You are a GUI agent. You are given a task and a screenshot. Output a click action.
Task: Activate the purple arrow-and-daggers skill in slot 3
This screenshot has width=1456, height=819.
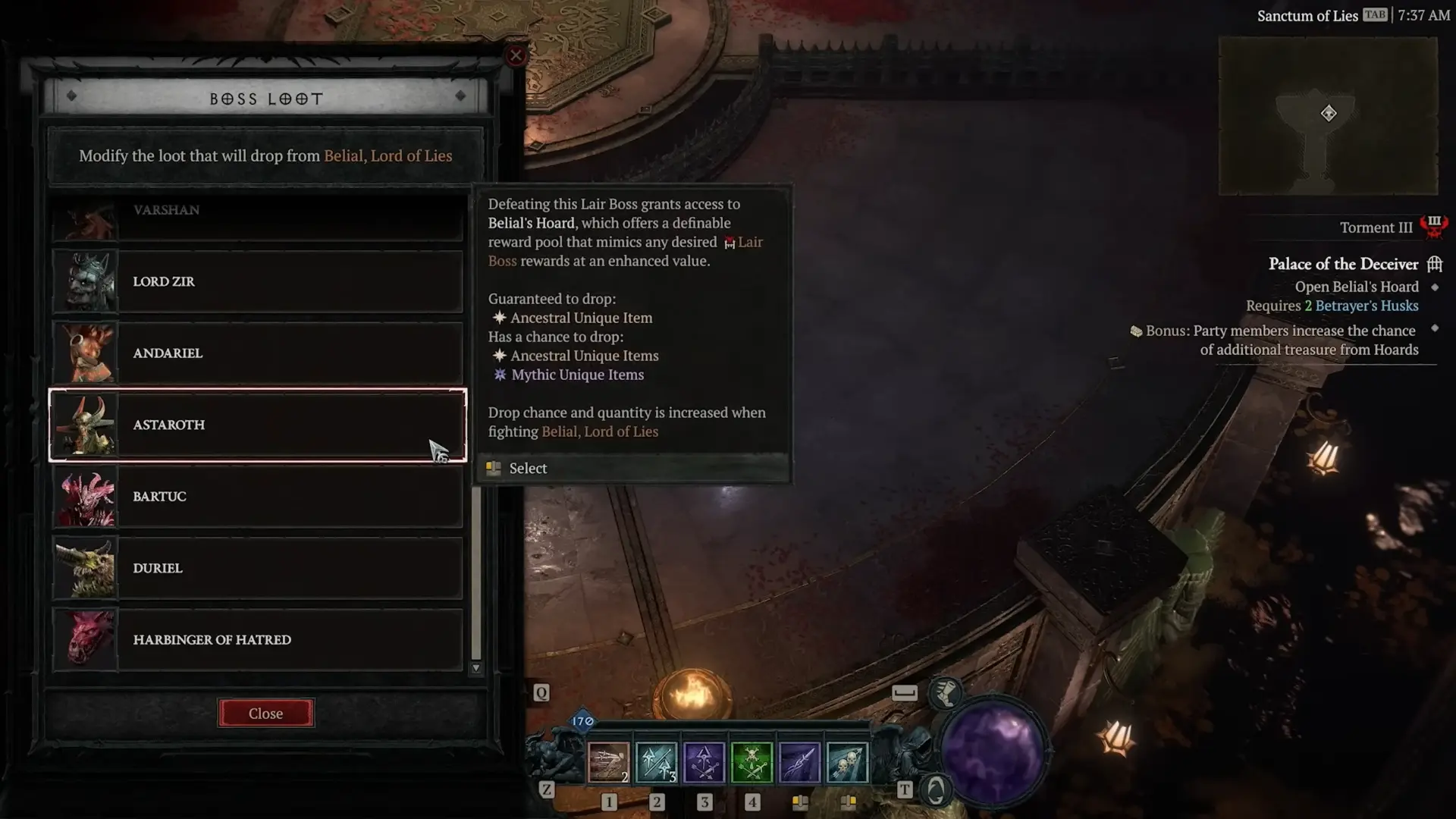pos(704,762)
